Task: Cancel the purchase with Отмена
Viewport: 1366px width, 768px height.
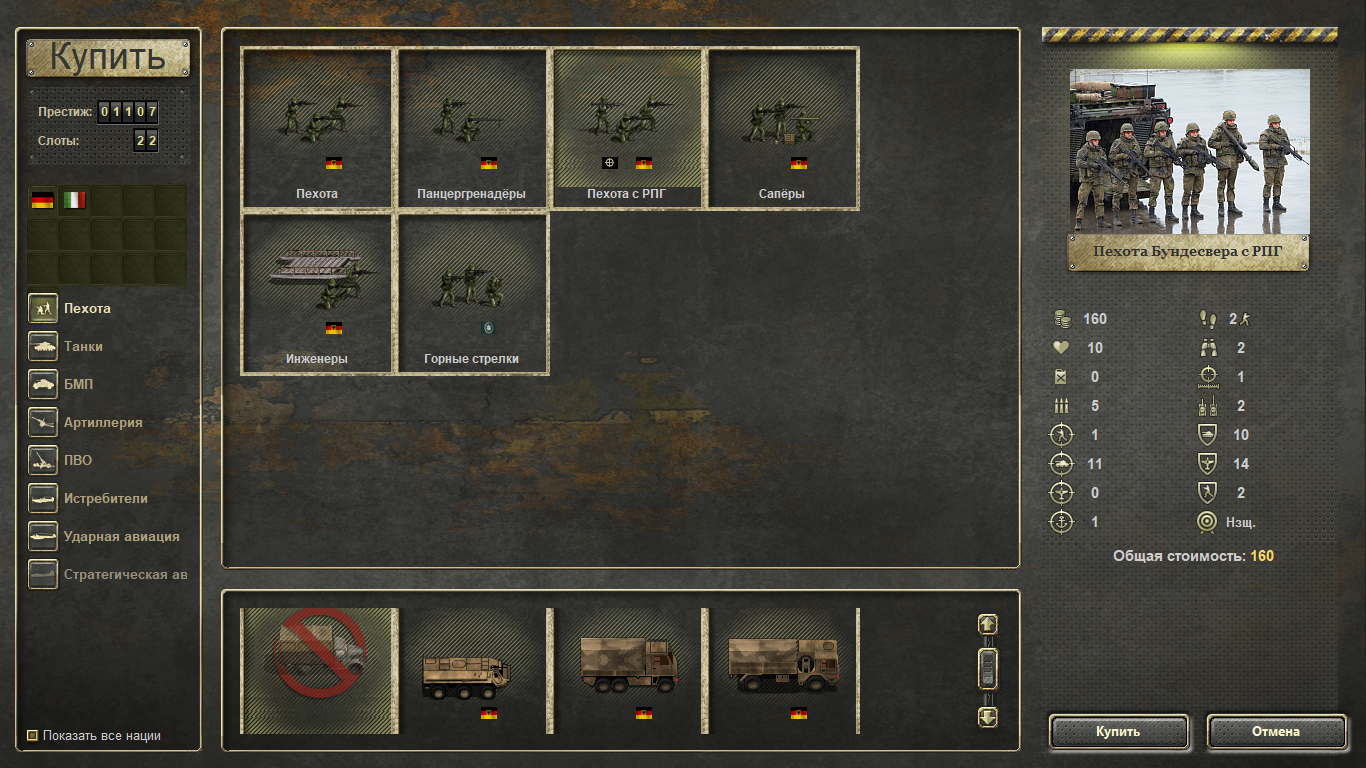Action: (x=1275, y=731)
